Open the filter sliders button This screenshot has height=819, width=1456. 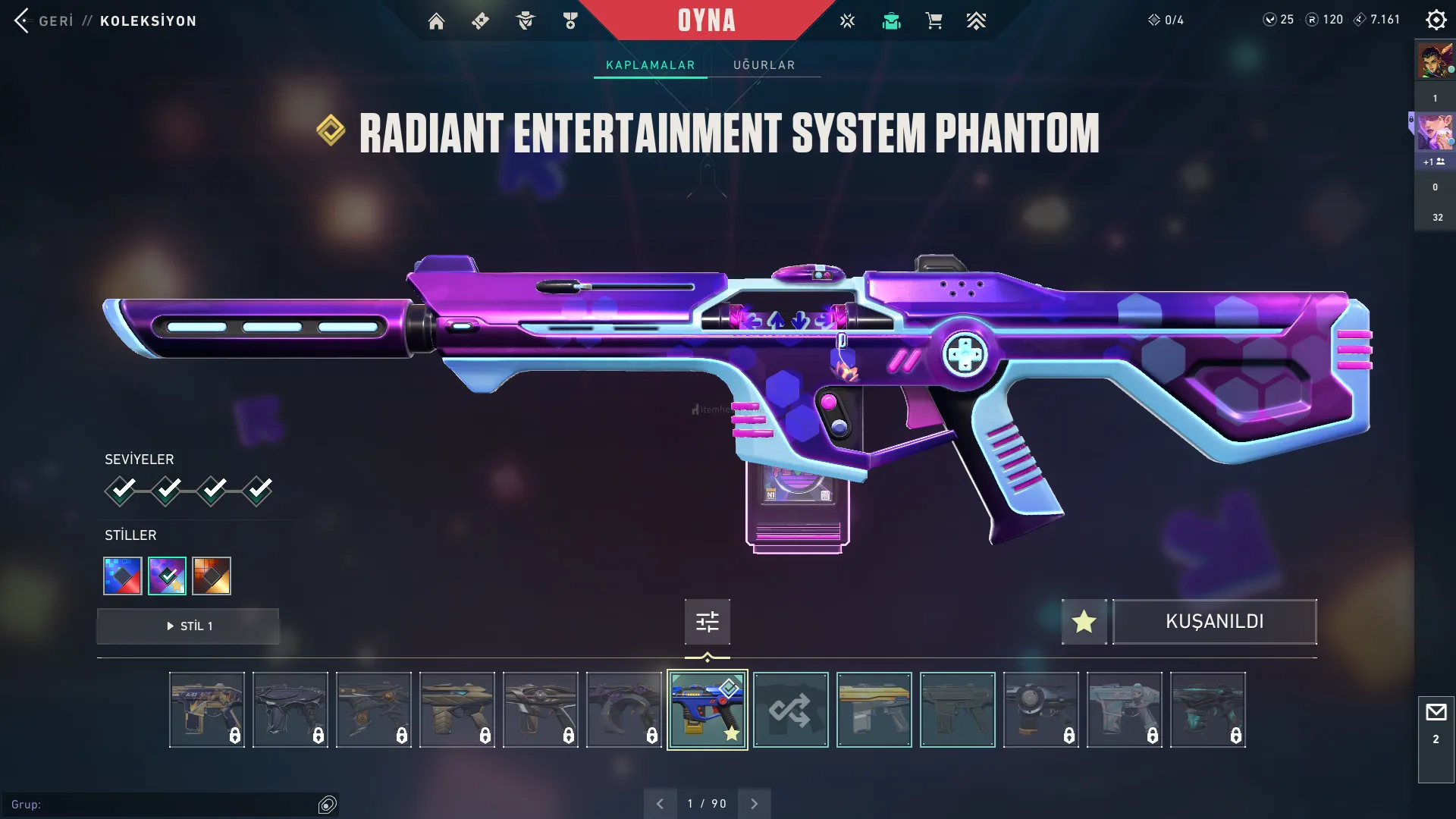tap(707, 622)
